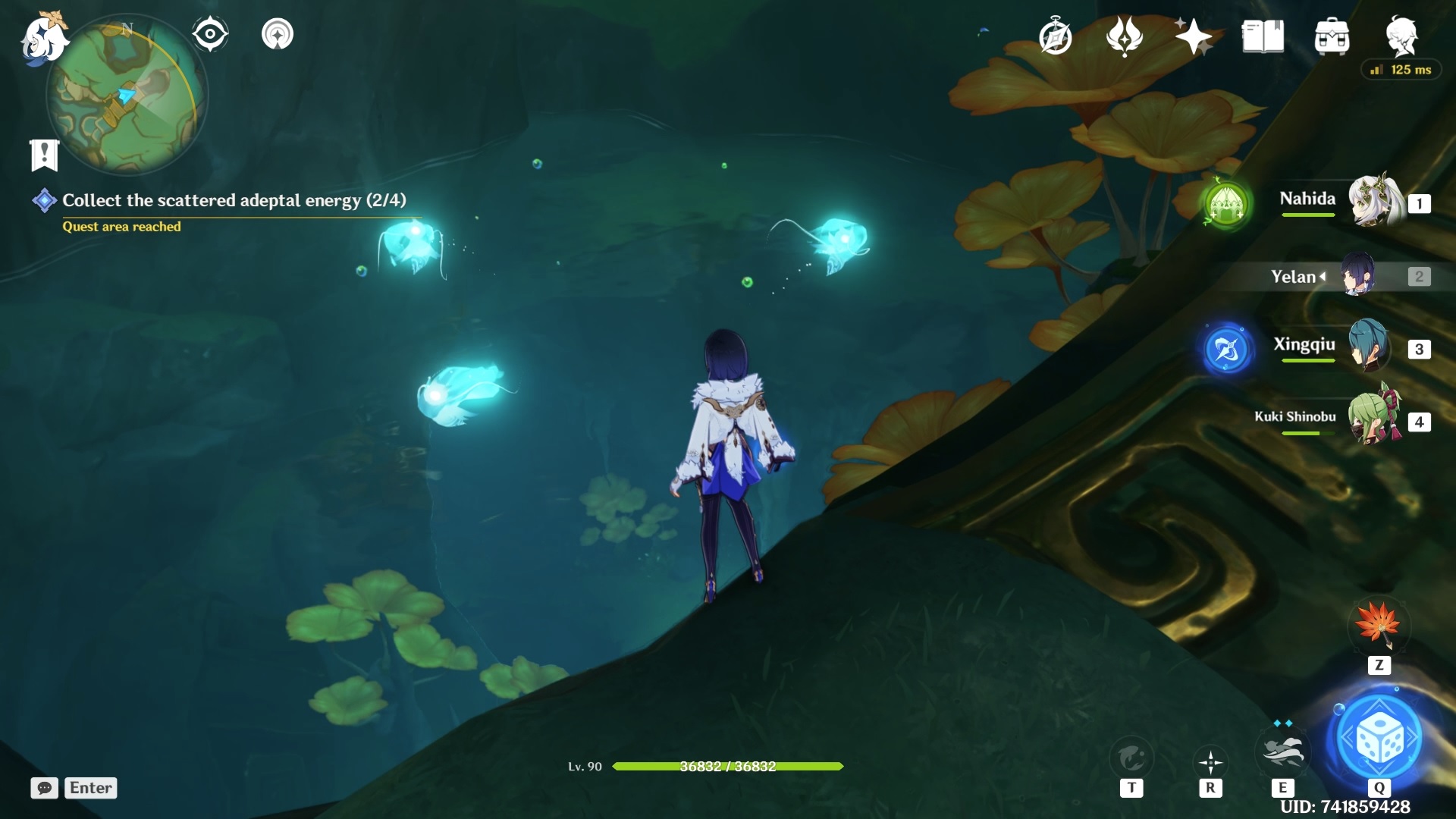Enable elemental sight with the eye icon
1456x819 pixels.
point(209,32)
